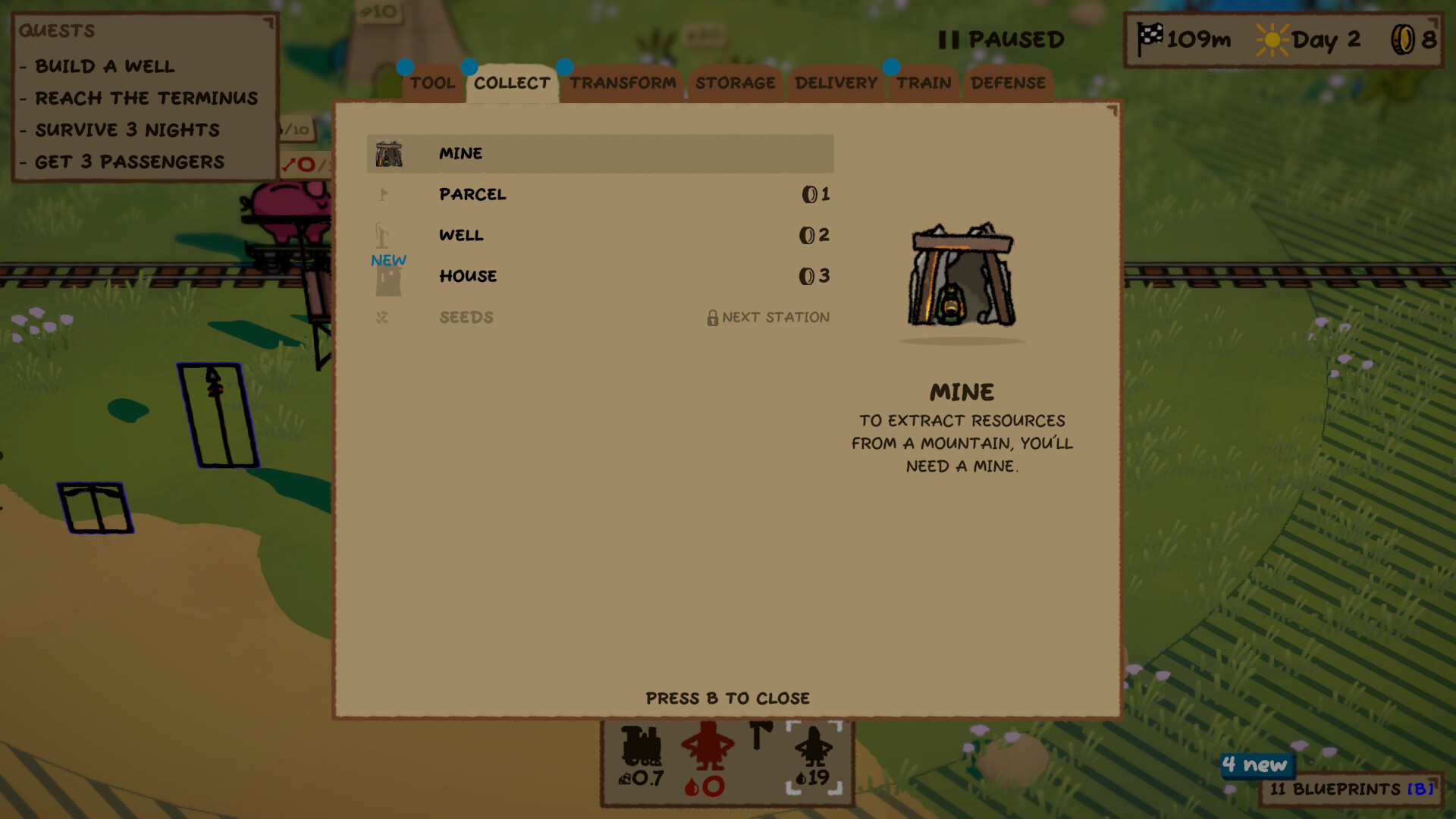Click the checkered flag distance marker
The height and width of the screenshot is (819, 1456).
[x=1153, y=36]
